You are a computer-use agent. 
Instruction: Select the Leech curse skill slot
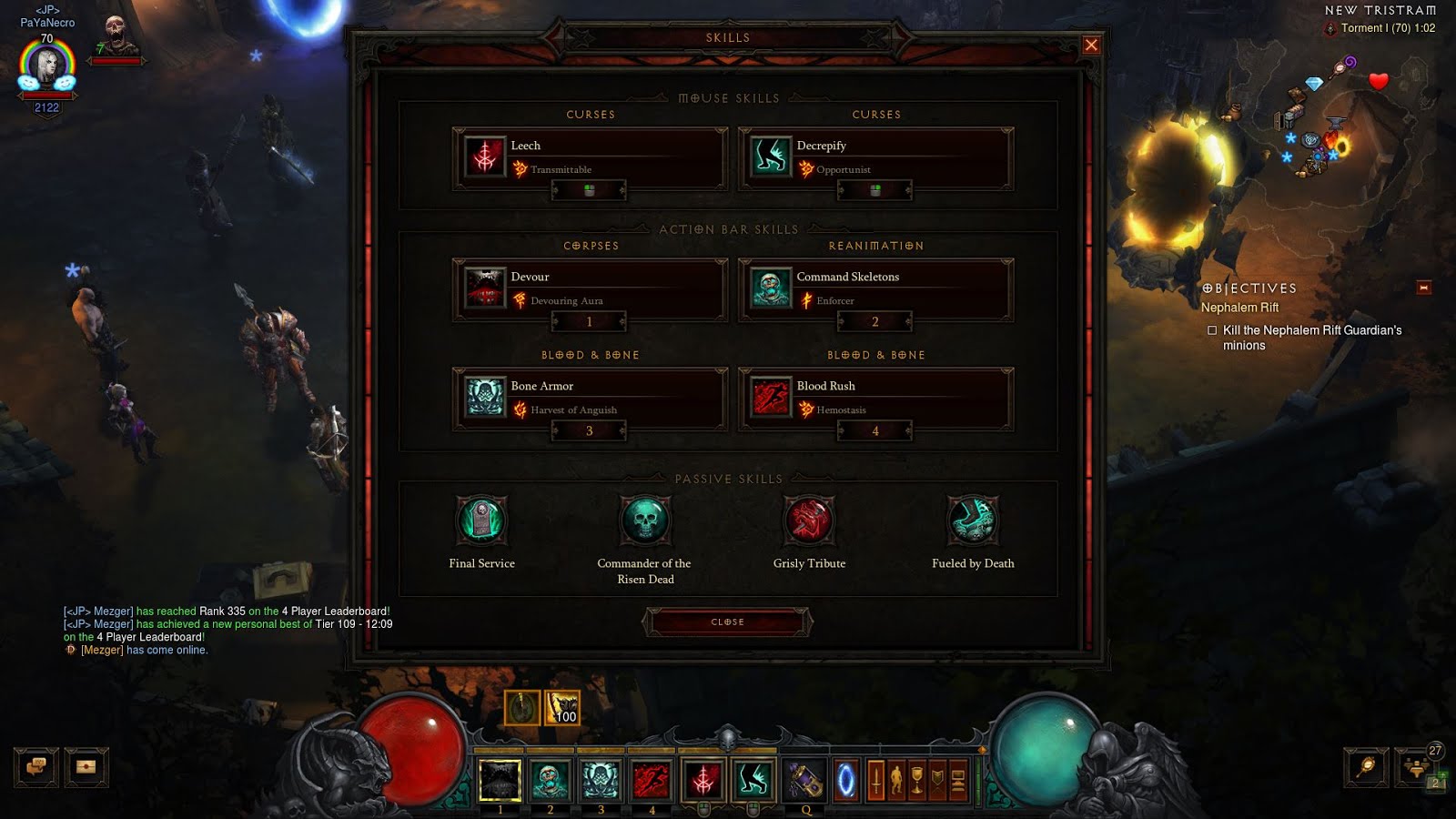click(590, 157)
